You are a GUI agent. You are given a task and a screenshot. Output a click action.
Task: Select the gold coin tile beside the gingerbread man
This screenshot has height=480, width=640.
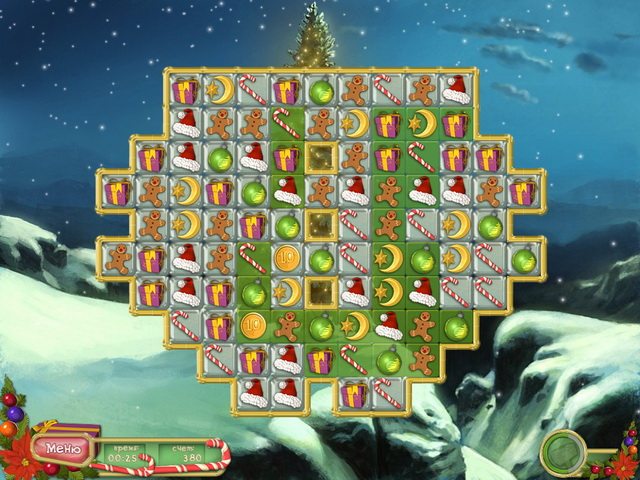click(x=253, y=326)
